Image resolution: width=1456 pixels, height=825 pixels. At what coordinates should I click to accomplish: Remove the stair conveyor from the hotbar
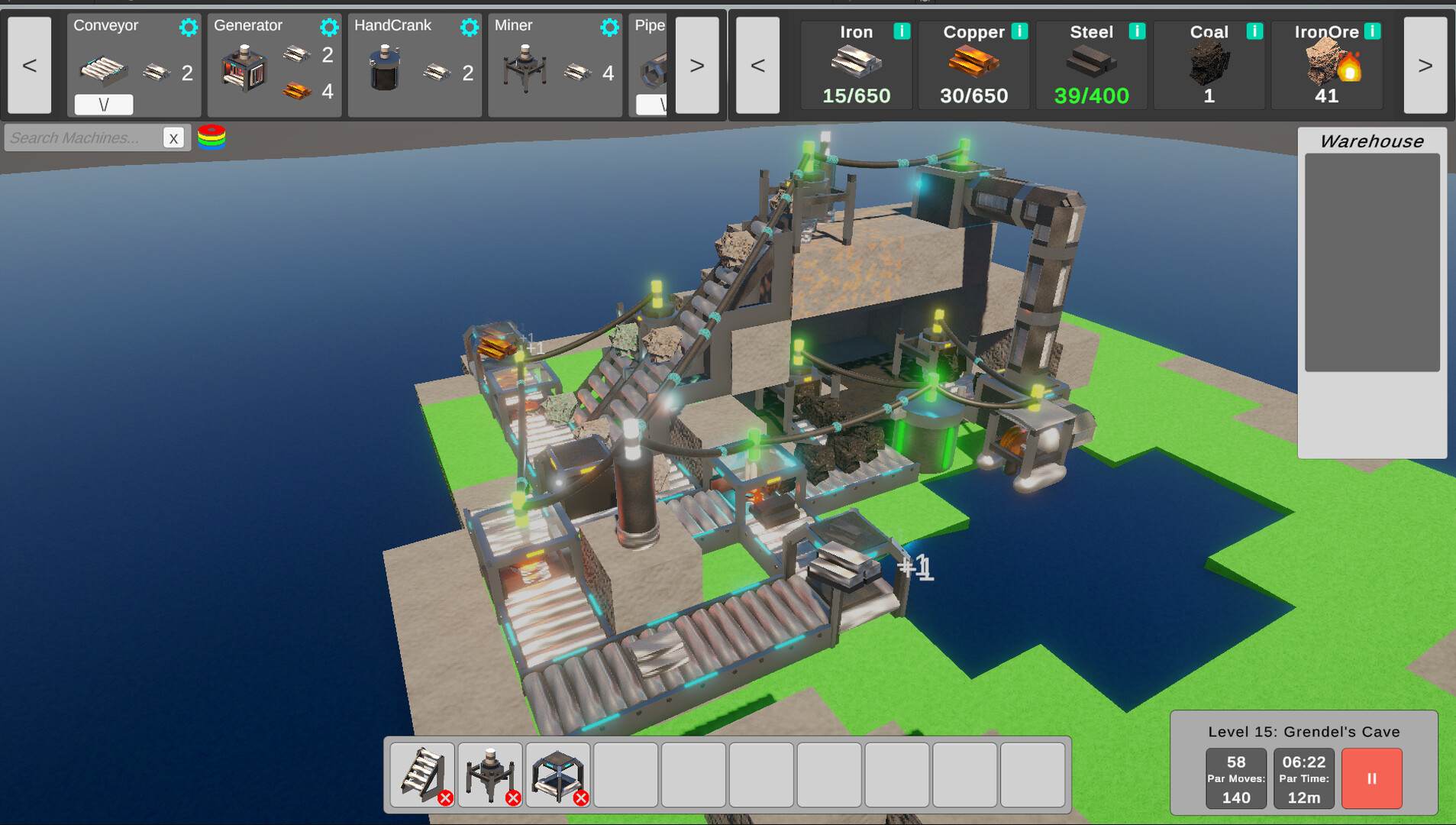[x=447, y=798]
